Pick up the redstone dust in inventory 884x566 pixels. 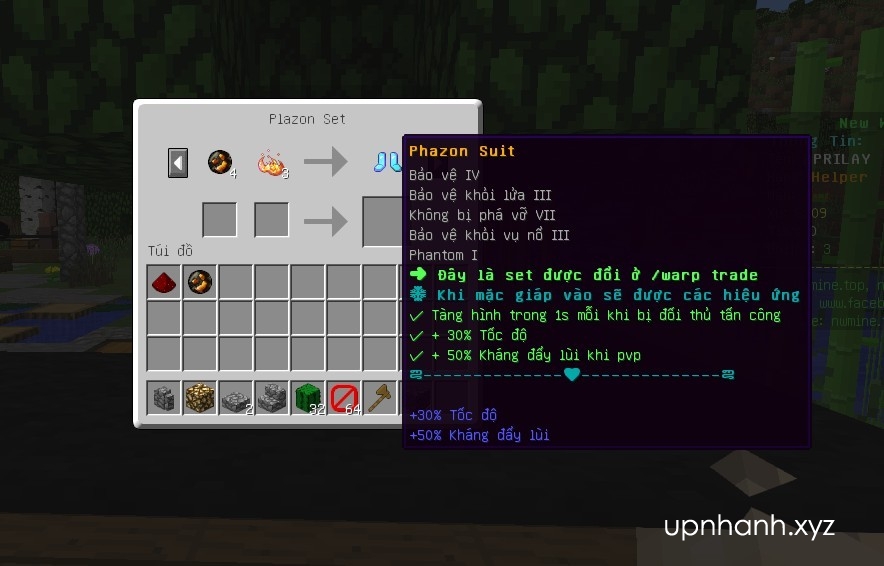[164, 283]
